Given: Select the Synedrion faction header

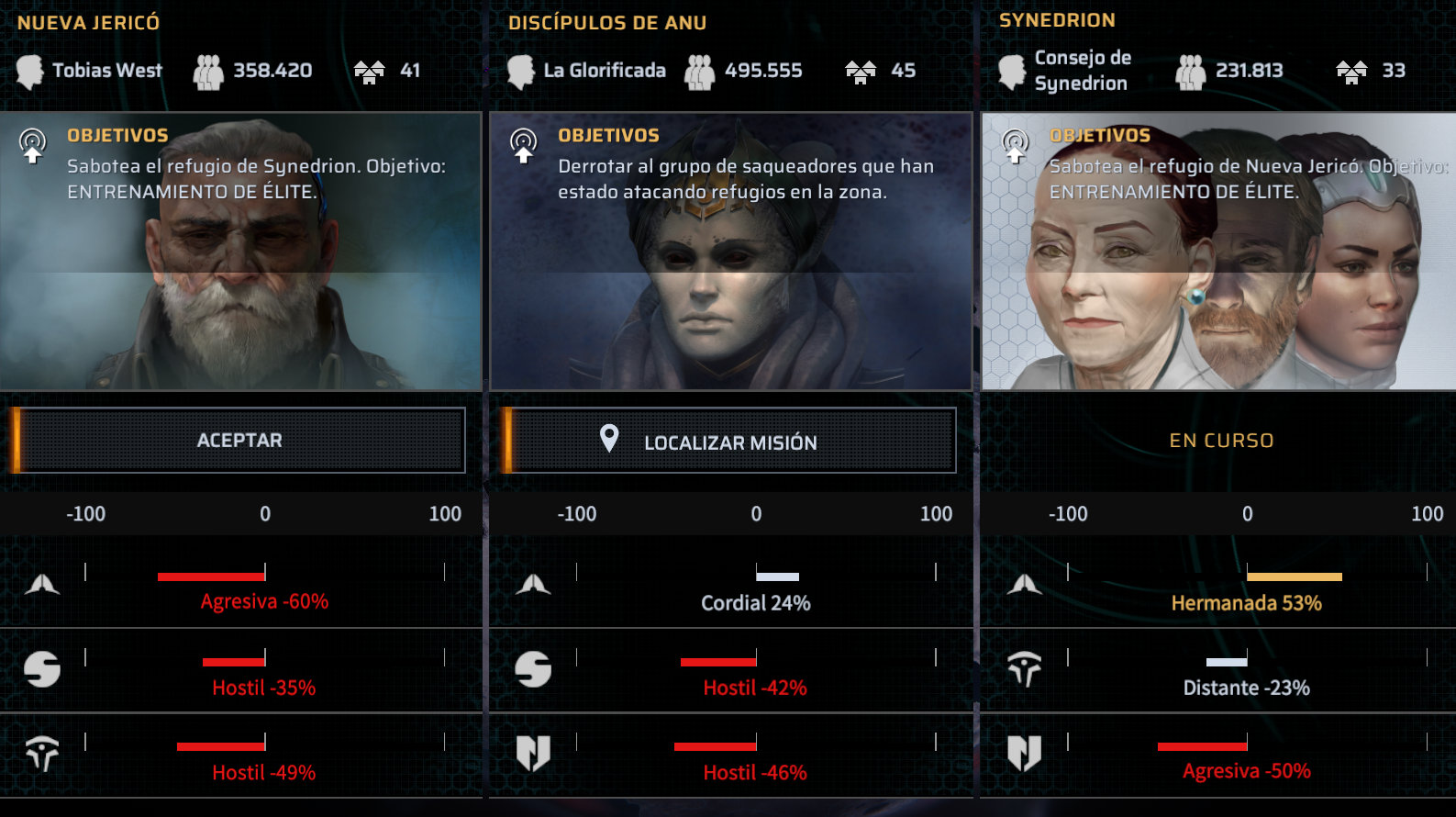Looking at the screenshot, I should [x=1057, y=20].
